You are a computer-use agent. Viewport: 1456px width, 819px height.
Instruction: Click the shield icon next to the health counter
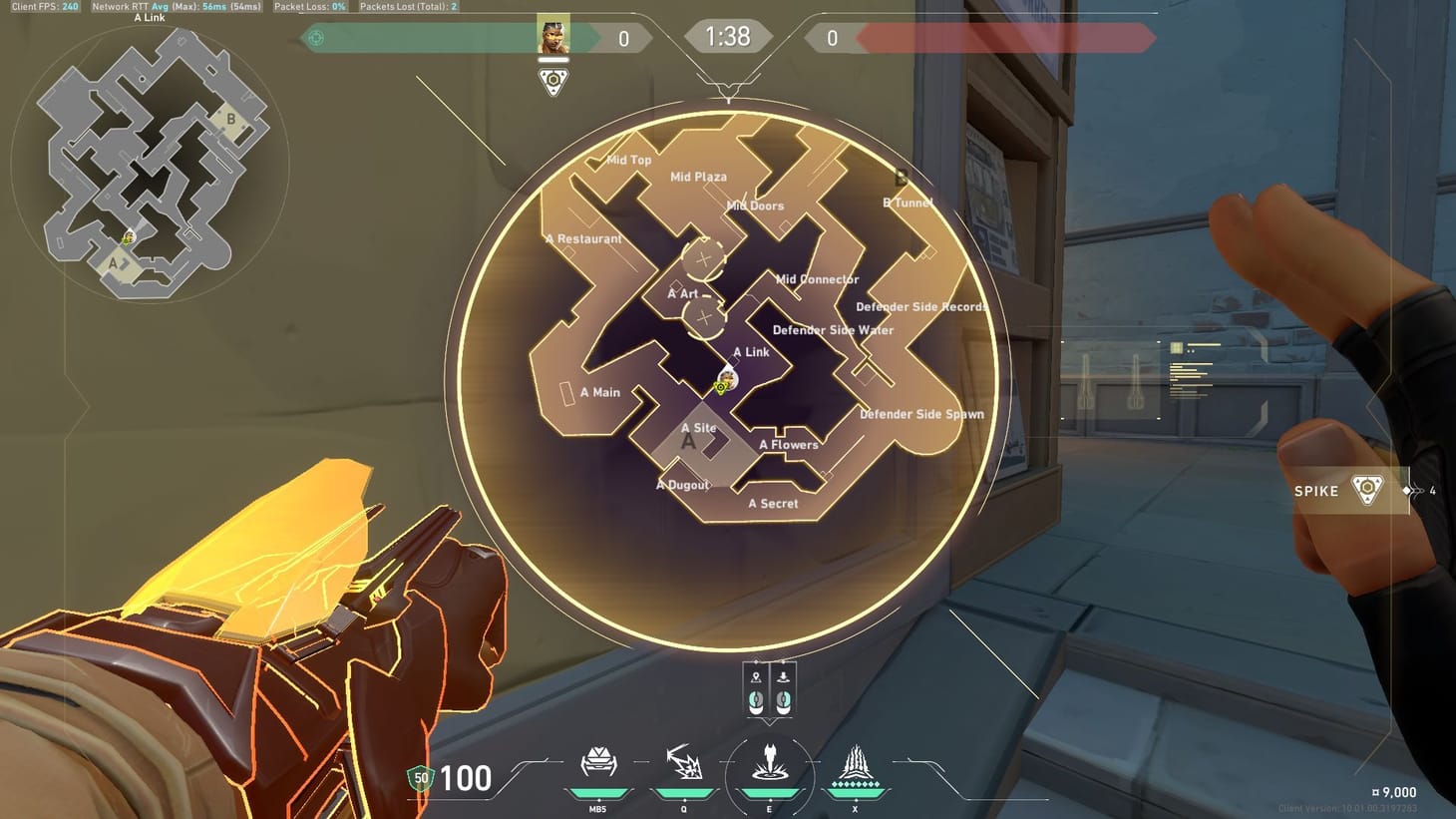420,778
